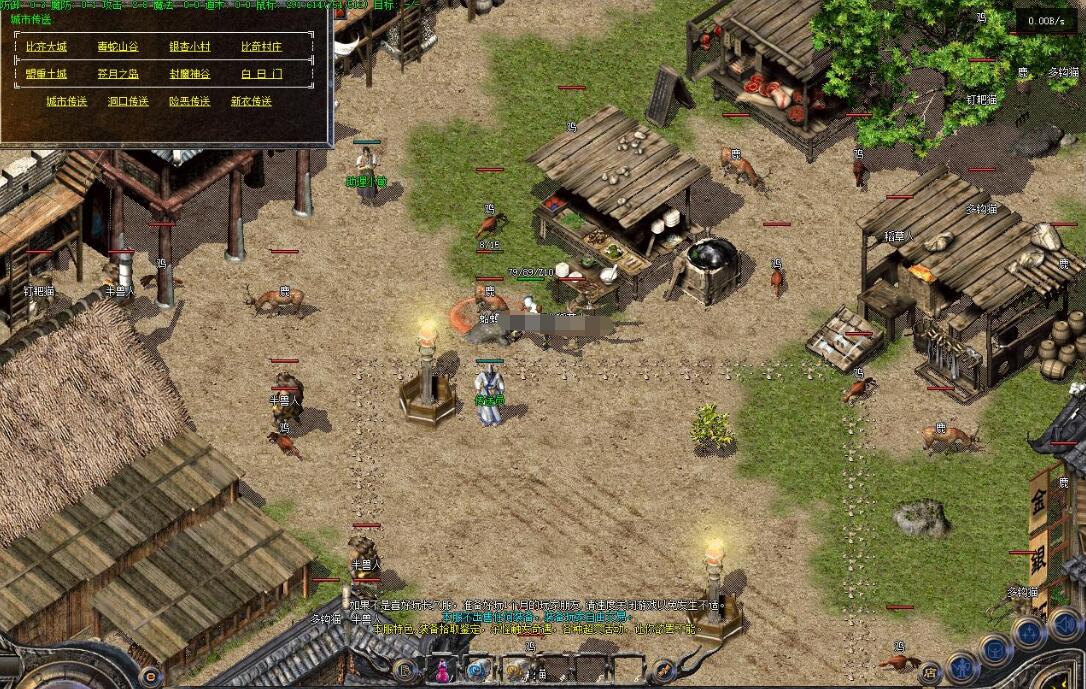Open the 洞口传送 teleport category
1086x689 pixels.
click(128, 101)
